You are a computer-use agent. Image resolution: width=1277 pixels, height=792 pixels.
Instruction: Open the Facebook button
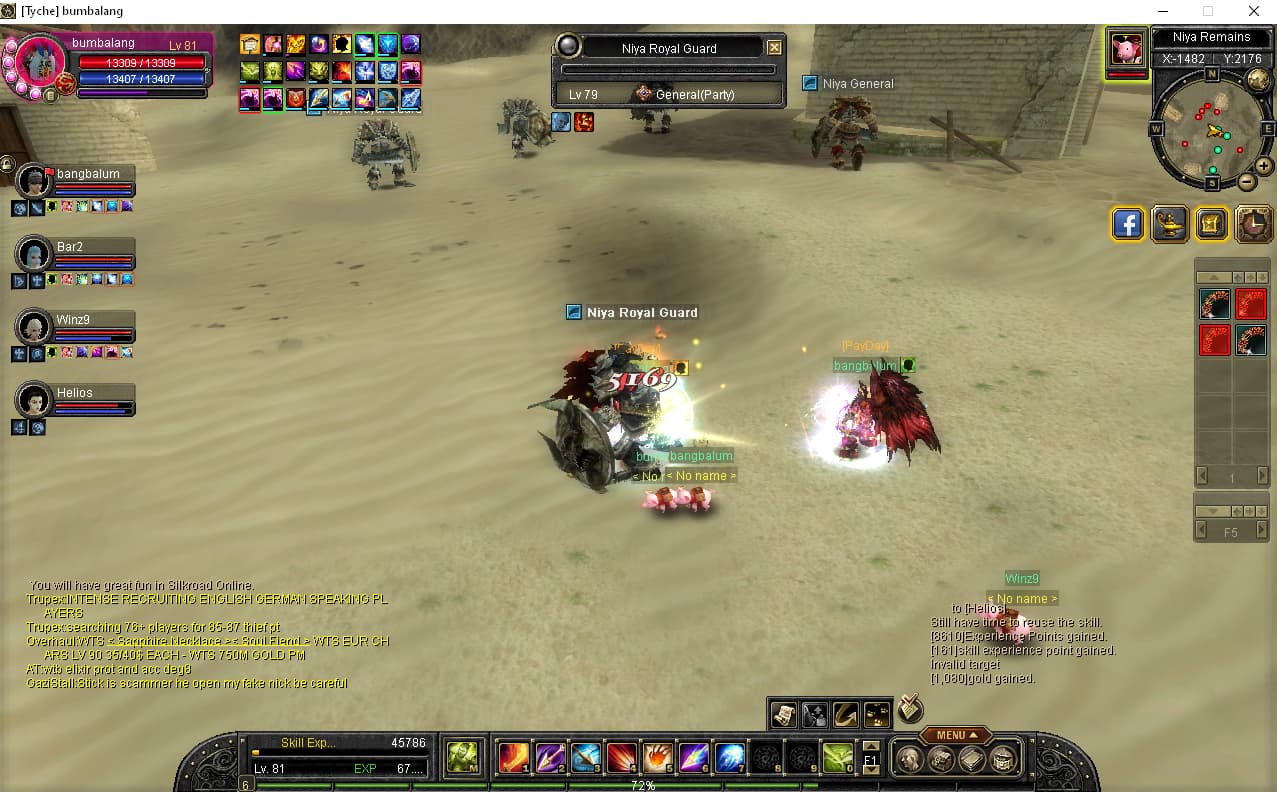point(1127,224)
